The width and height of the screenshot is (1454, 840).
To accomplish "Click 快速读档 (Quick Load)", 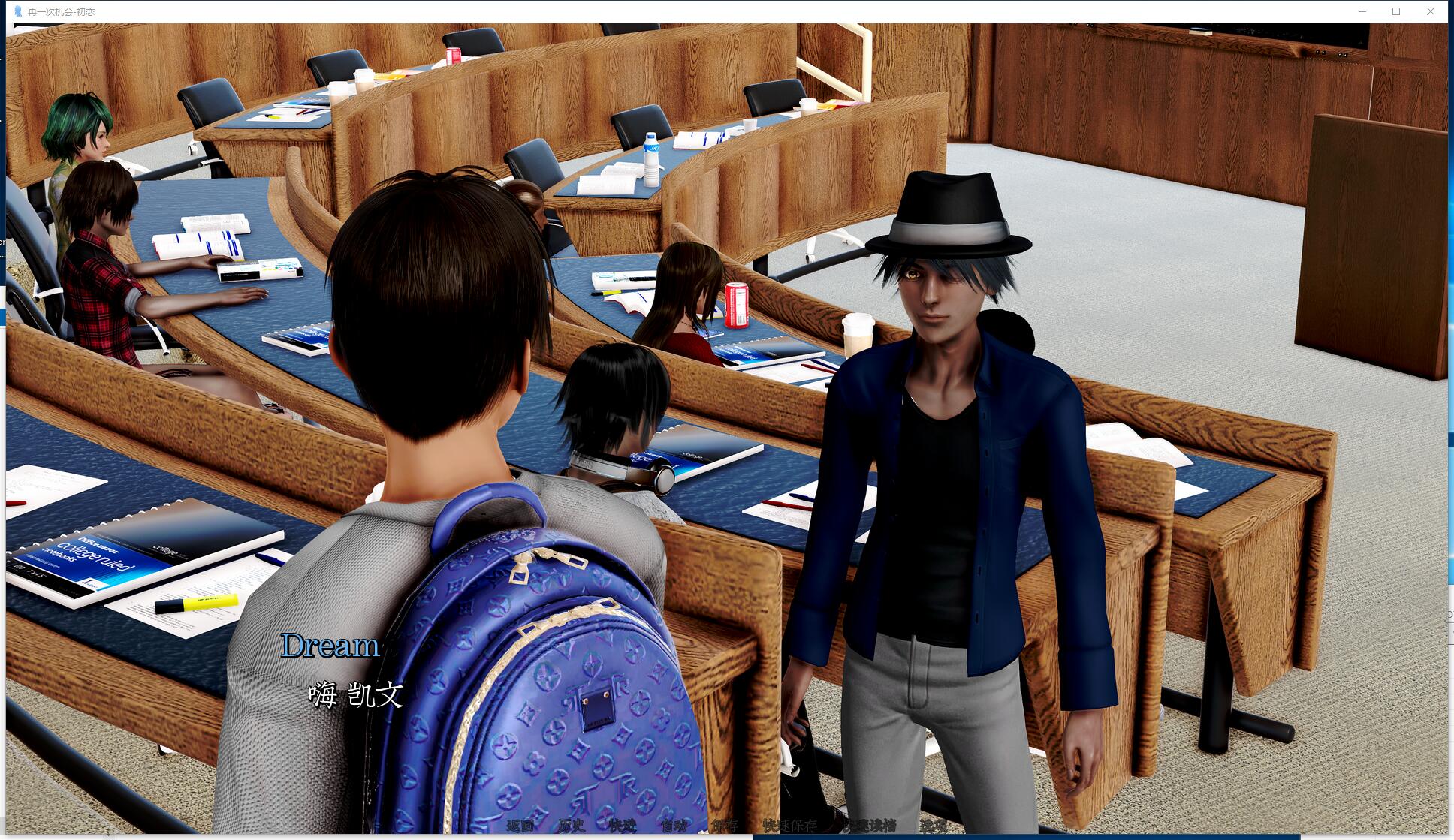I will [869, 826].
